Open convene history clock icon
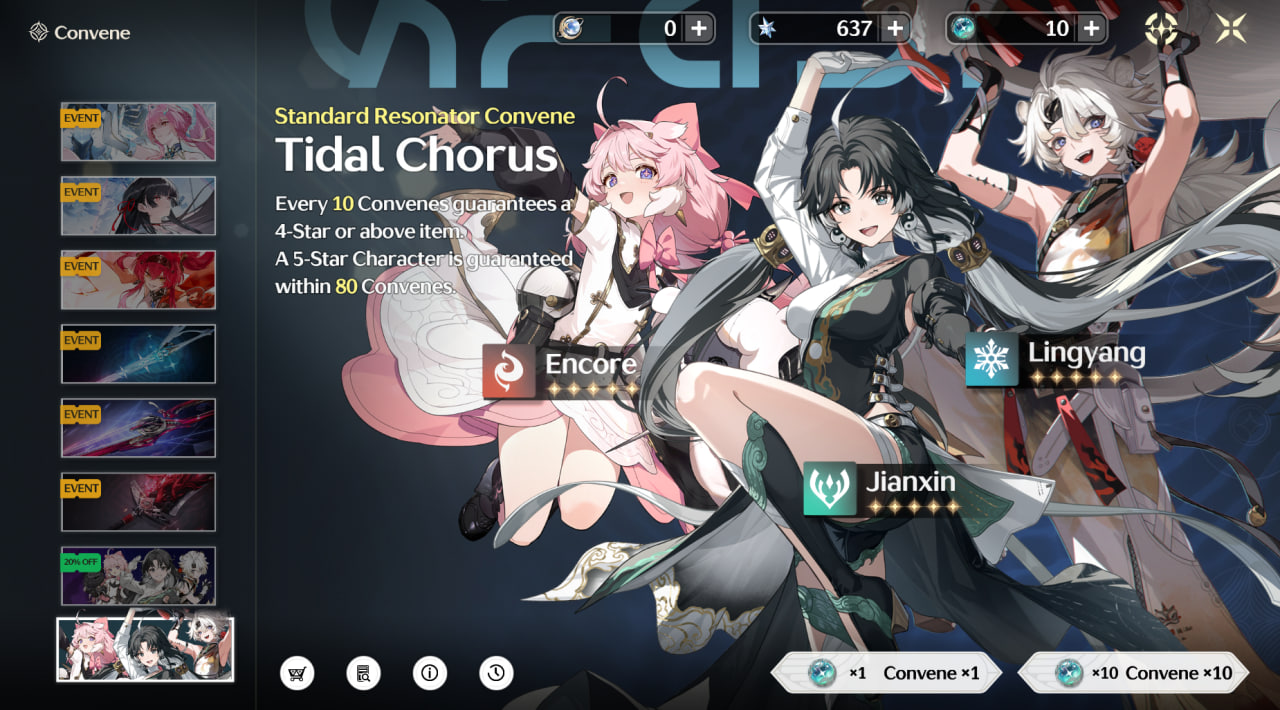The height and width of the screenshot is (710, 1280). pyautogui.click(x=496, y=673)
